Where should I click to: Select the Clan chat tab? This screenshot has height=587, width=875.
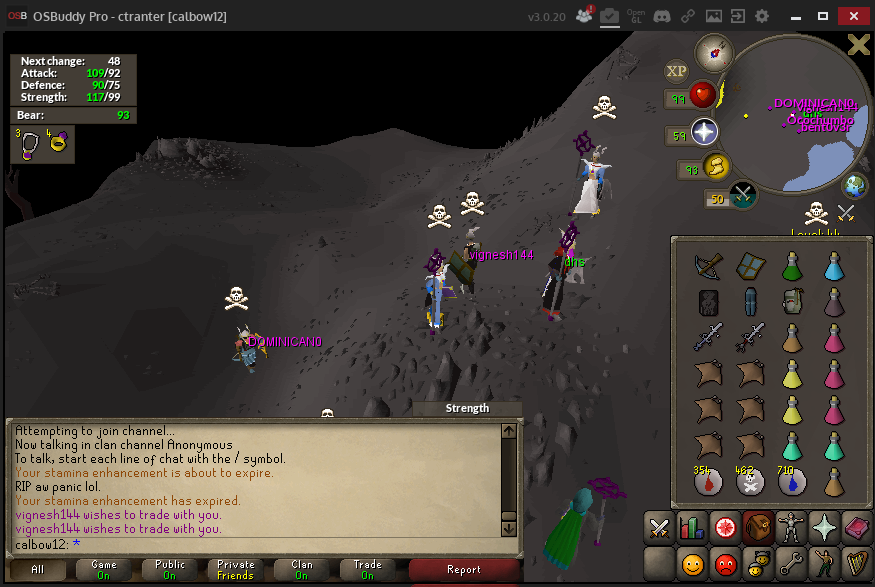[301, 570]
